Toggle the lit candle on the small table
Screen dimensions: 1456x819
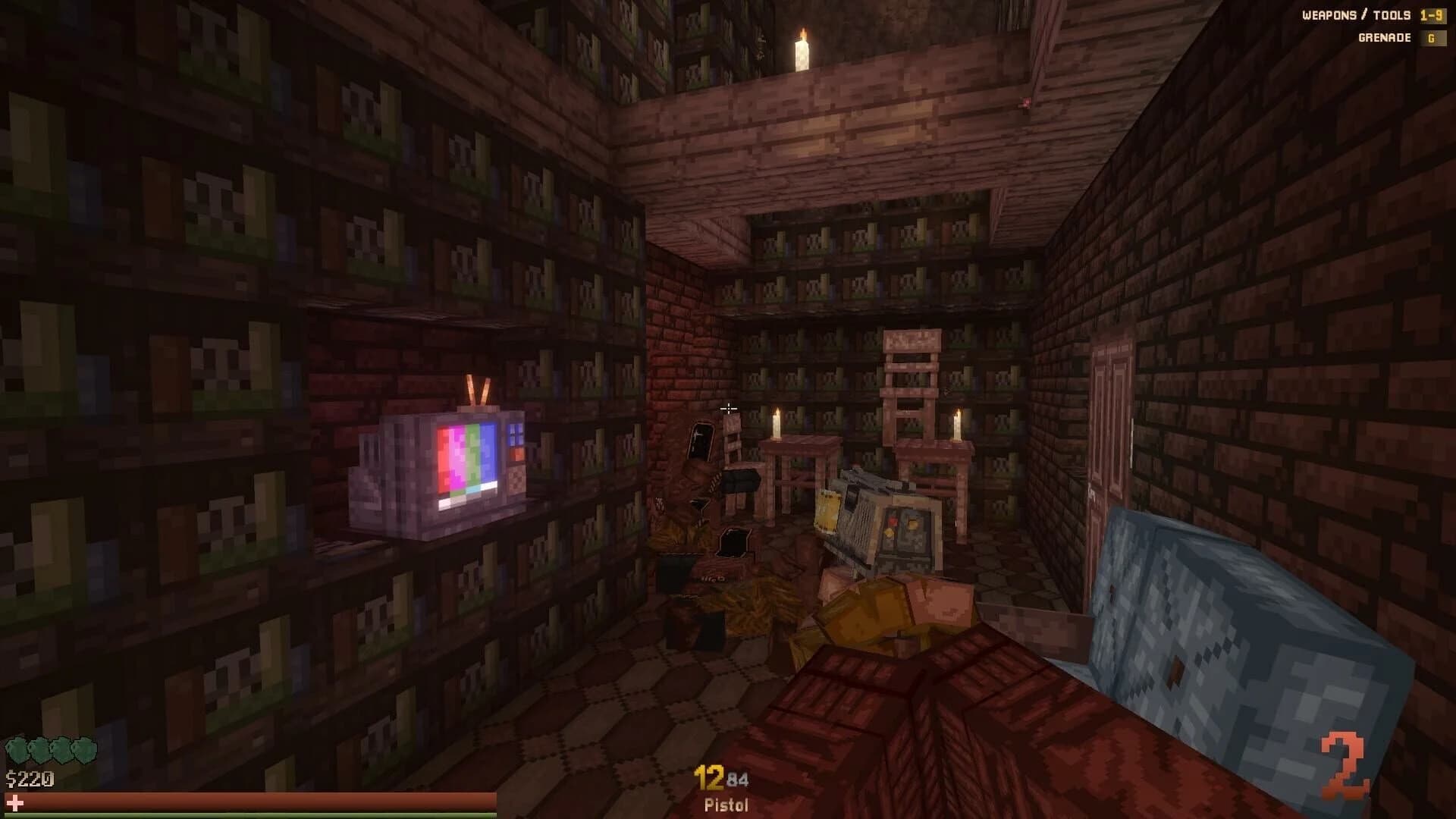775,423
